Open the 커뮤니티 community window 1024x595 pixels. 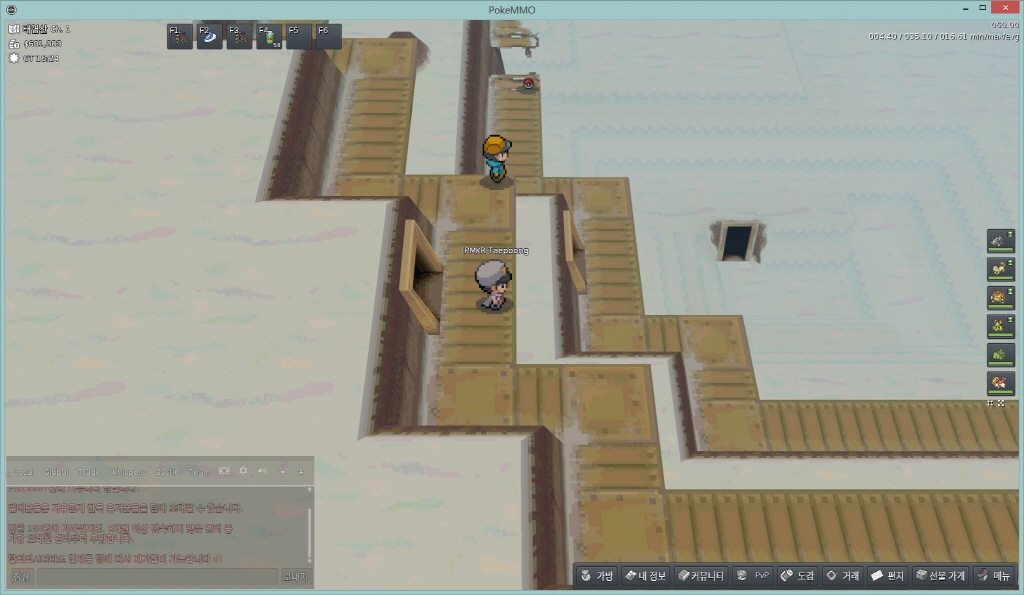(700, 576)
